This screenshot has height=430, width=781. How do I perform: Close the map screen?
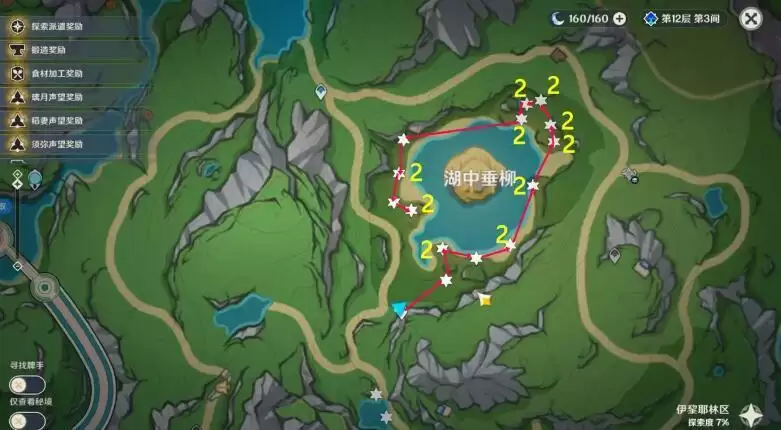[750, 18]
